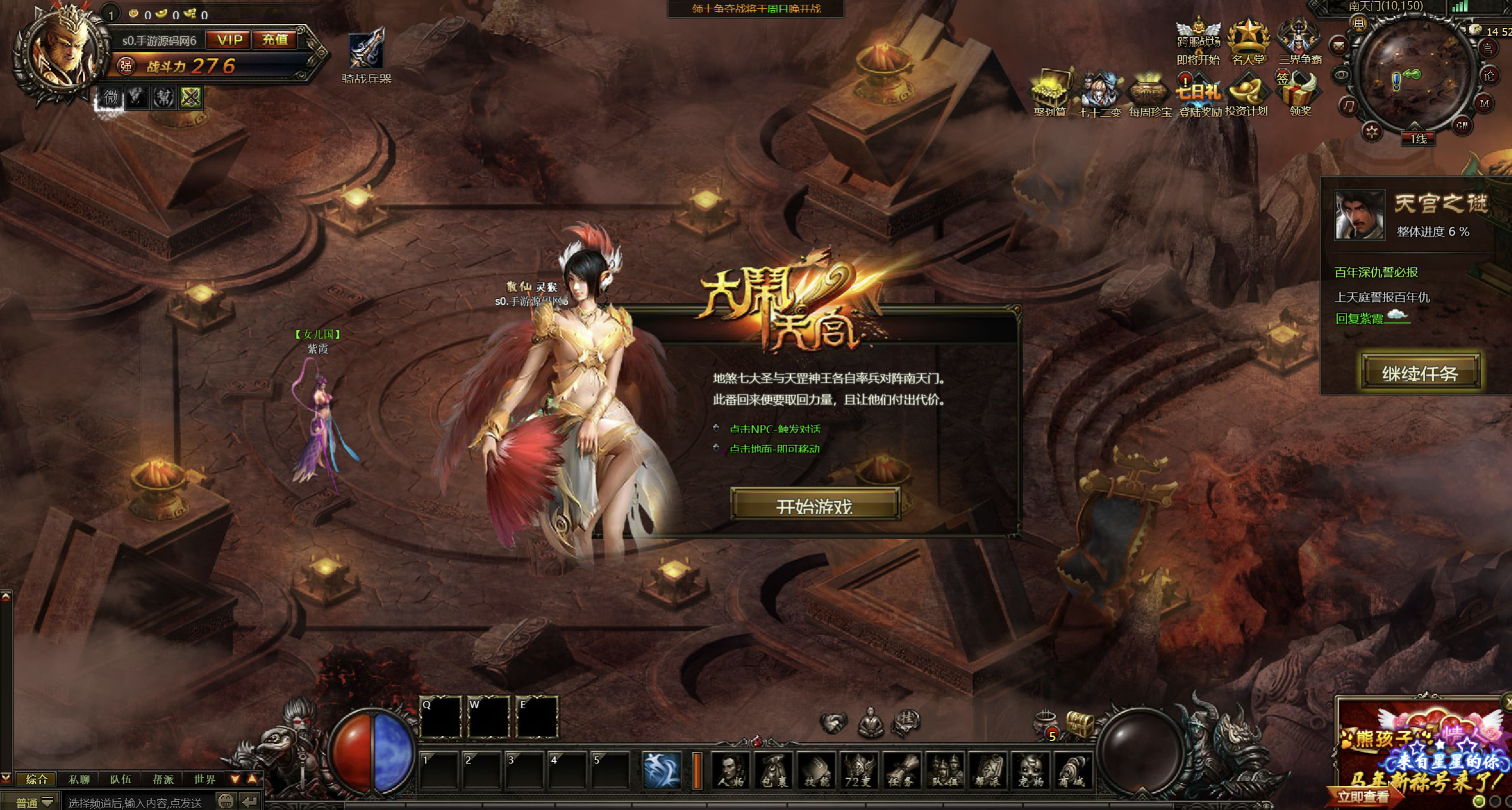1512x810 pixels.
Task: Switch chat to the 世界 tab
Action: click(205, 779)
